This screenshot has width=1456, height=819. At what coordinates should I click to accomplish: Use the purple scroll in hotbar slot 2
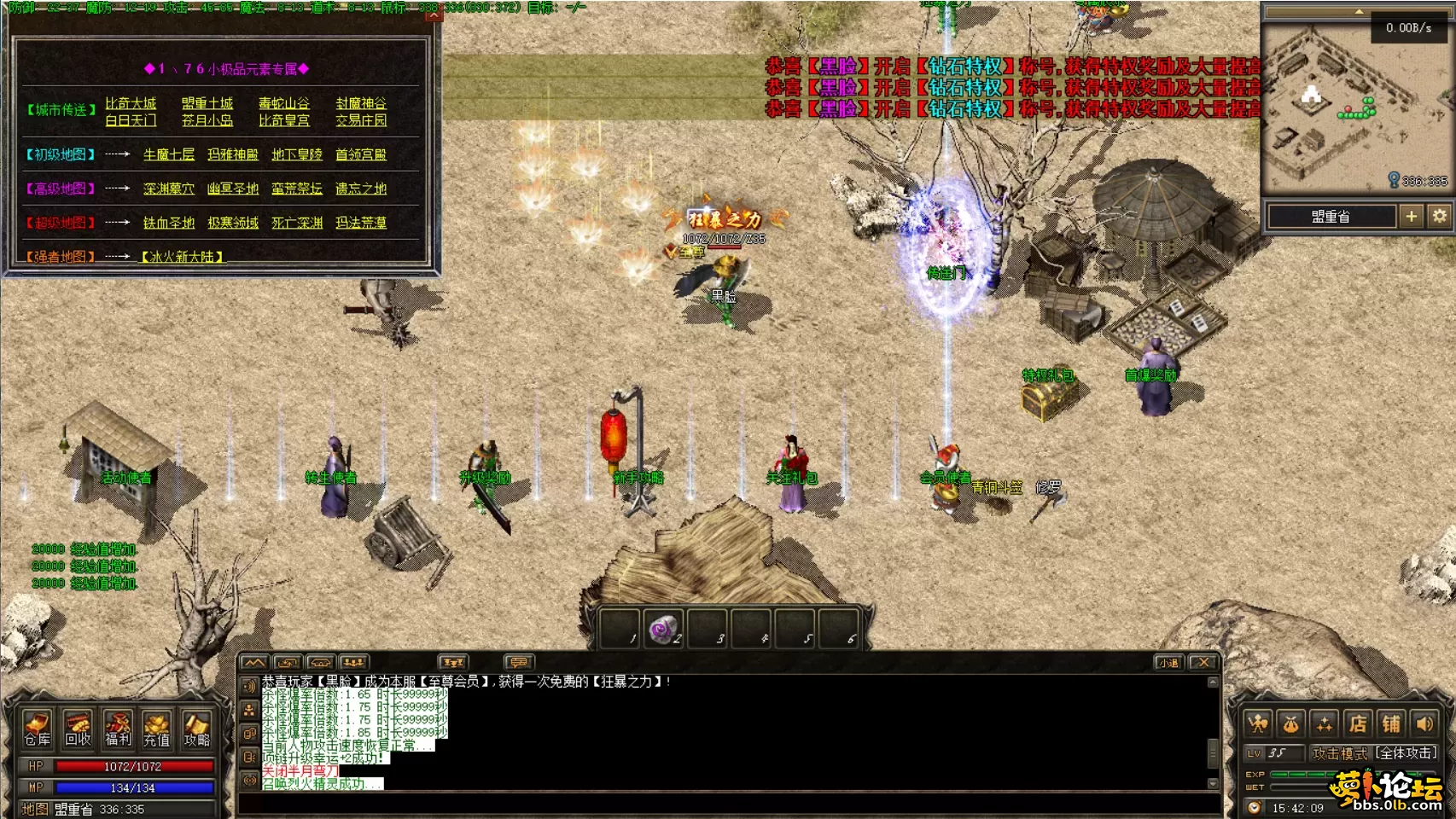(x=663, y=630)
